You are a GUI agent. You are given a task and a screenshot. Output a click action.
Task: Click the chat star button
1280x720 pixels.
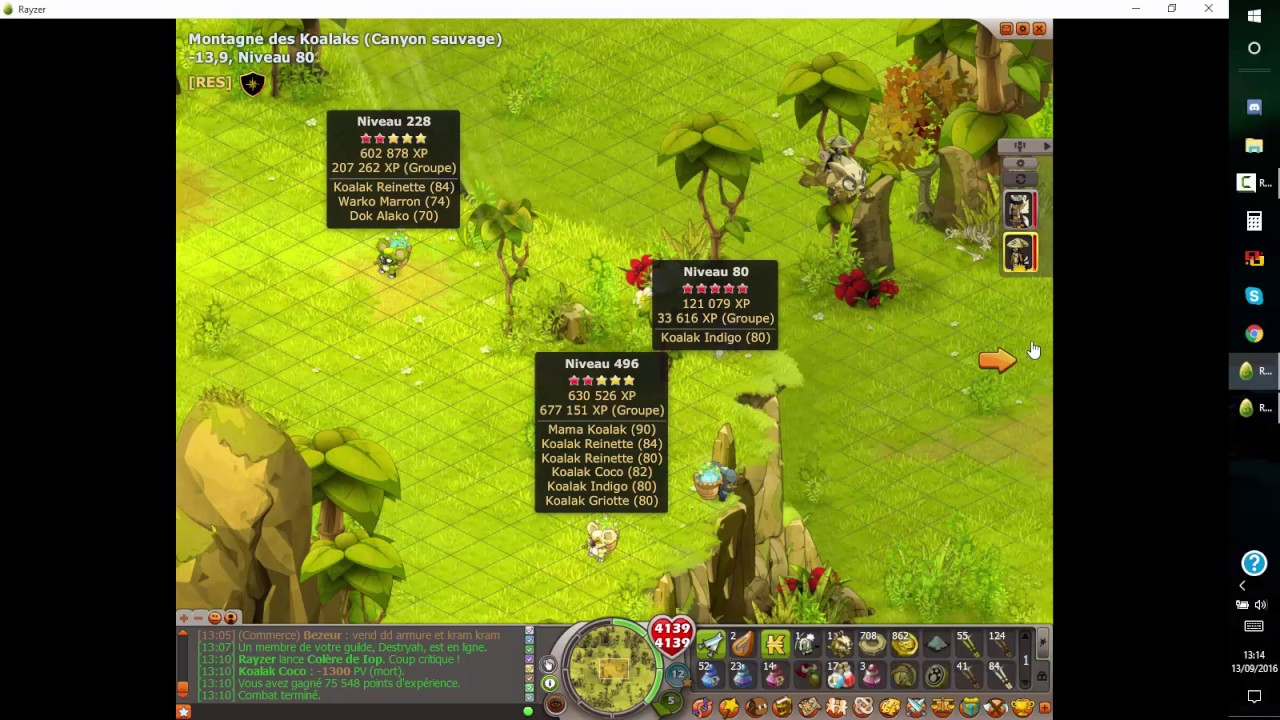tap(184, 711)
